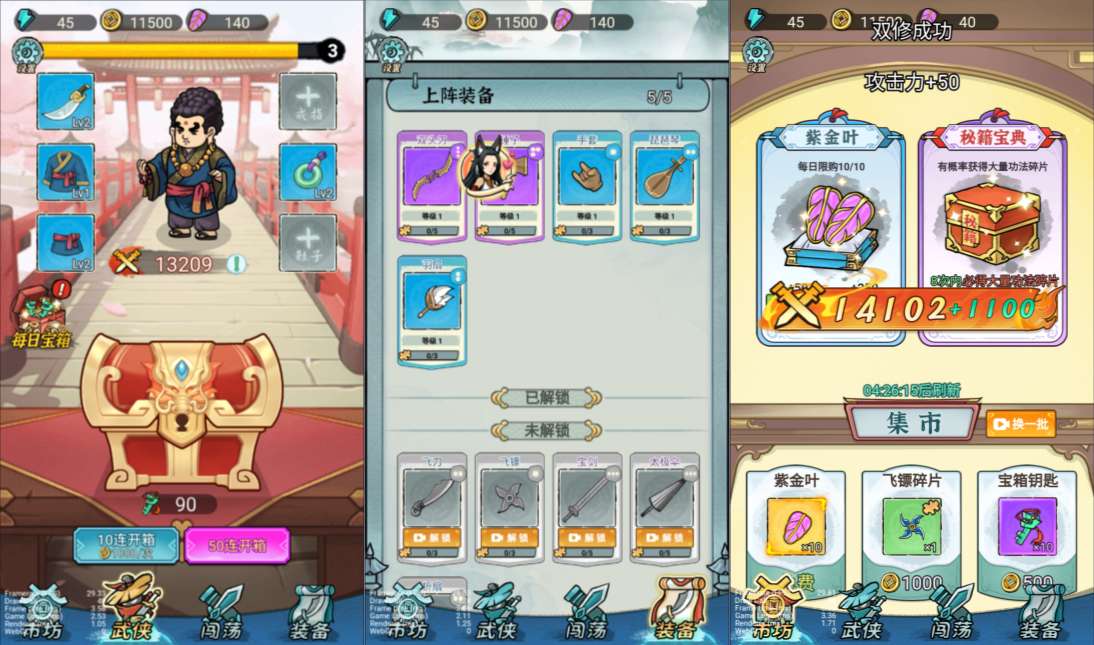Select the 羽扇 feather fan card
The width and height of the screenshot is (1094, 645).
click(x=432, y=310)
